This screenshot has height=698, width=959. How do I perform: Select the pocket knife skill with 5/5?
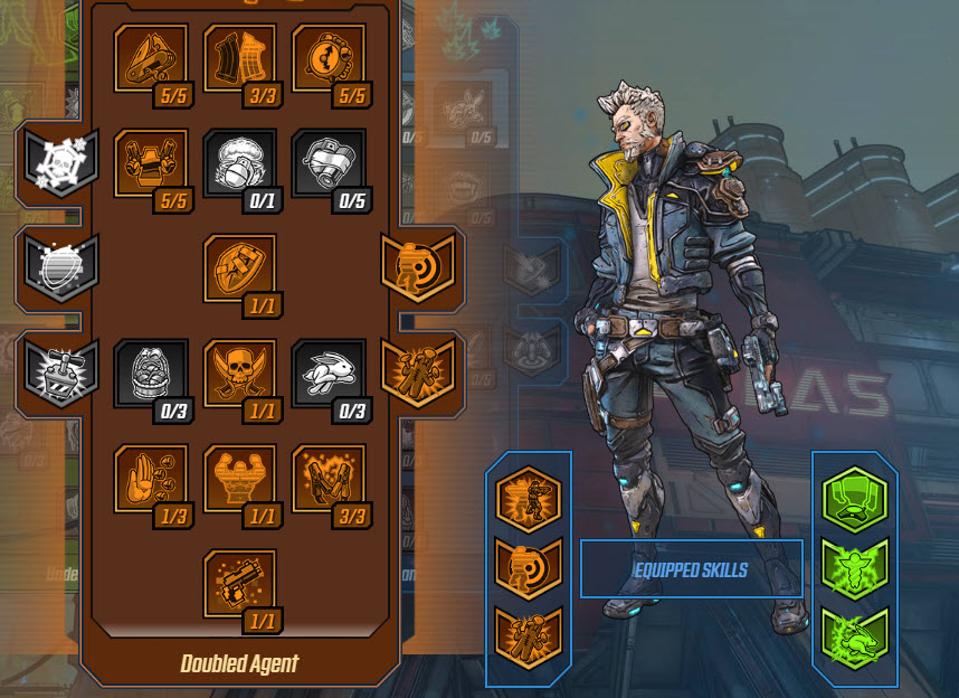[151, 58]
